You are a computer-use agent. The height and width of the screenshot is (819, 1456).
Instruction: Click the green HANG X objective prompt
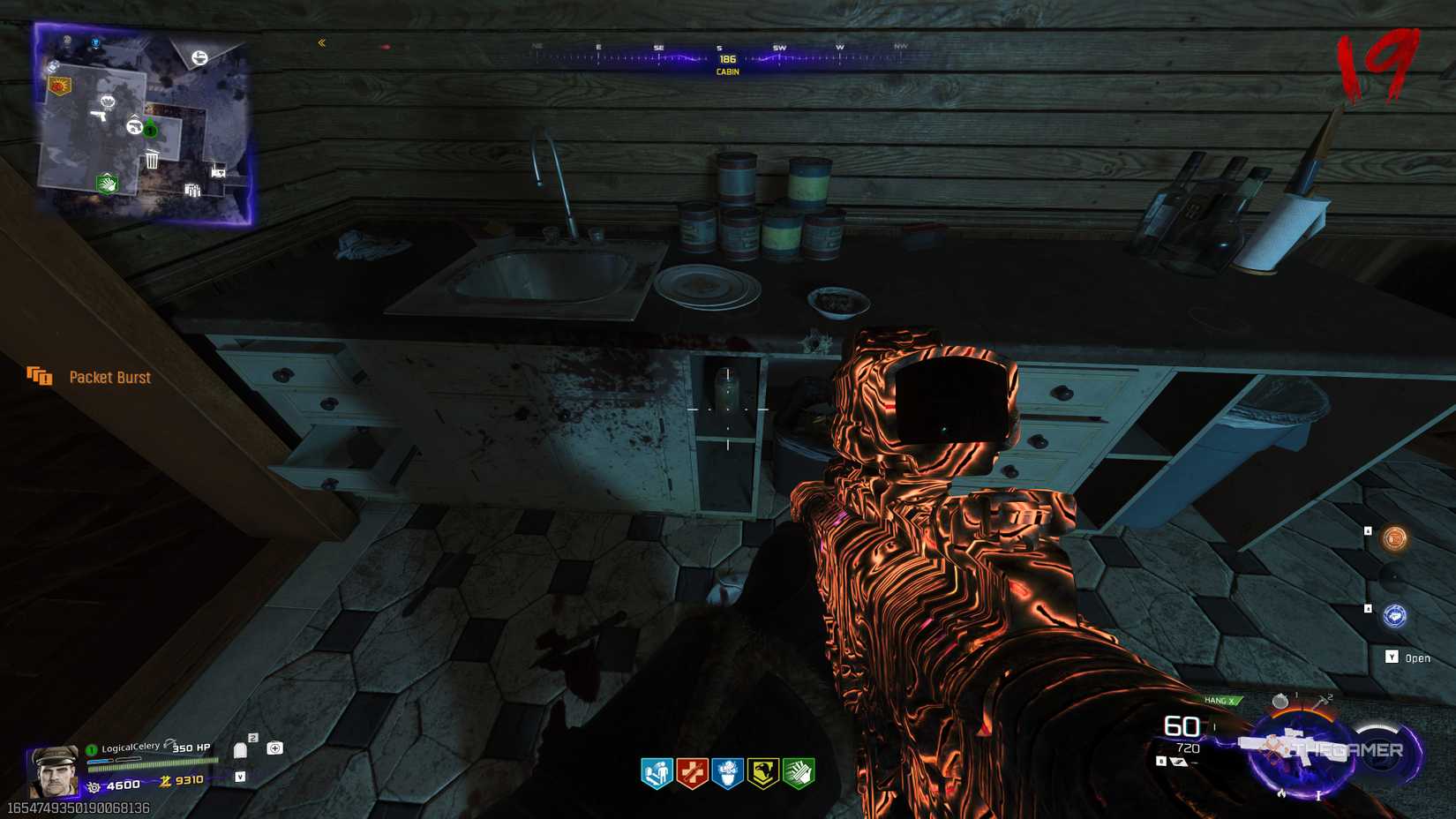click(1220, 700)
